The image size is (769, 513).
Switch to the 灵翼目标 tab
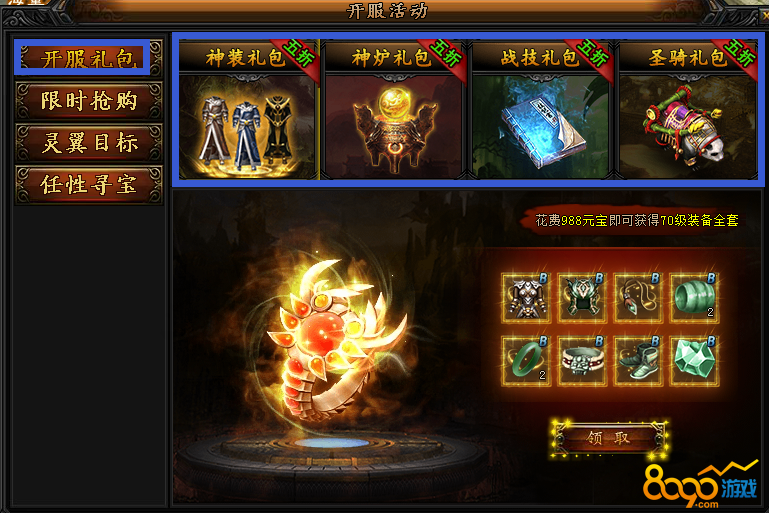[88, 143]
